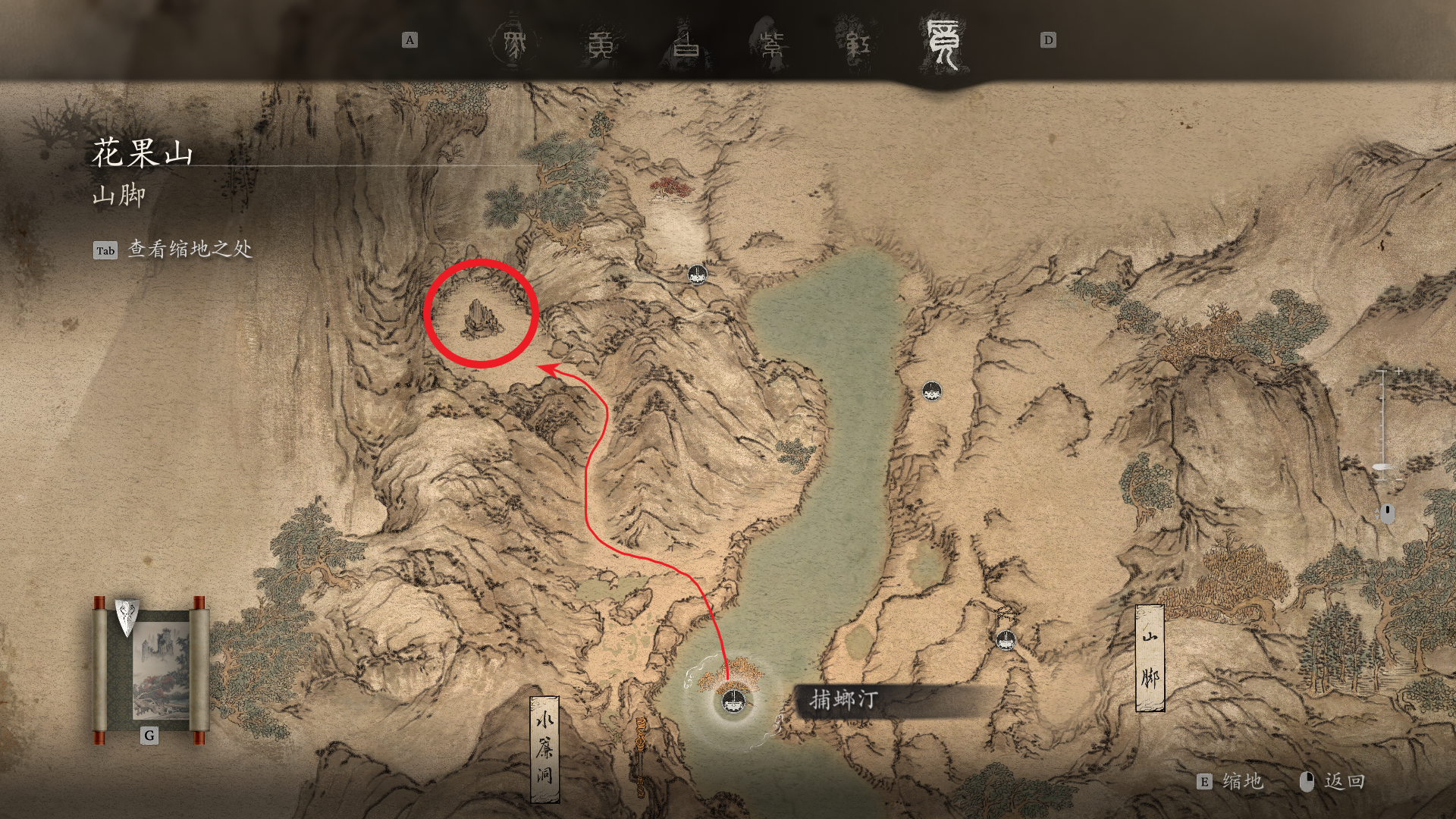Screen dimensions: 1456x819
Task: Open the scroll painting thumbnail
Action: point(150,667)
